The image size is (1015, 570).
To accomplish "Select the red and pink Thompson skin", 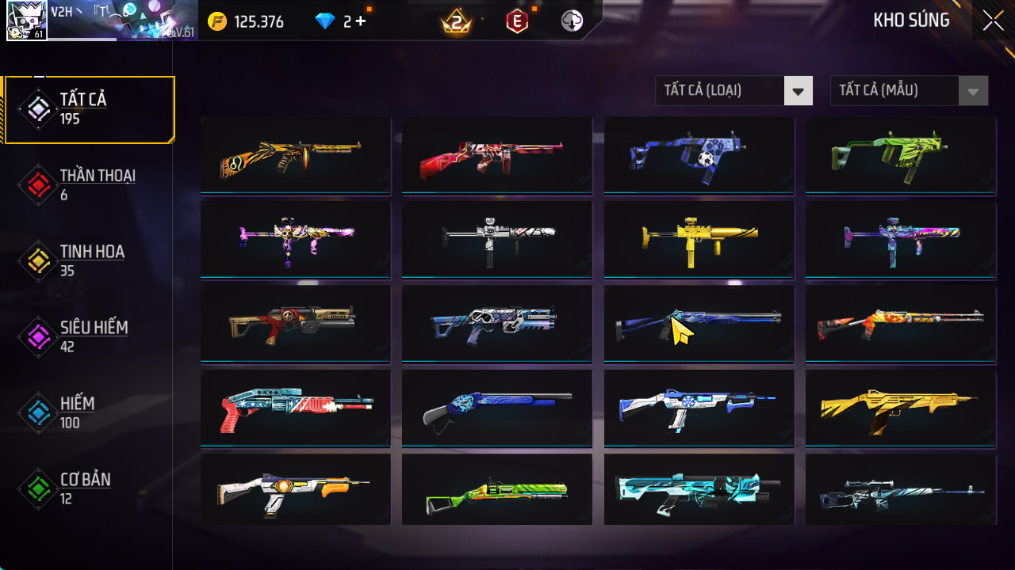I will pyautogui.click(x=496, y=156).
